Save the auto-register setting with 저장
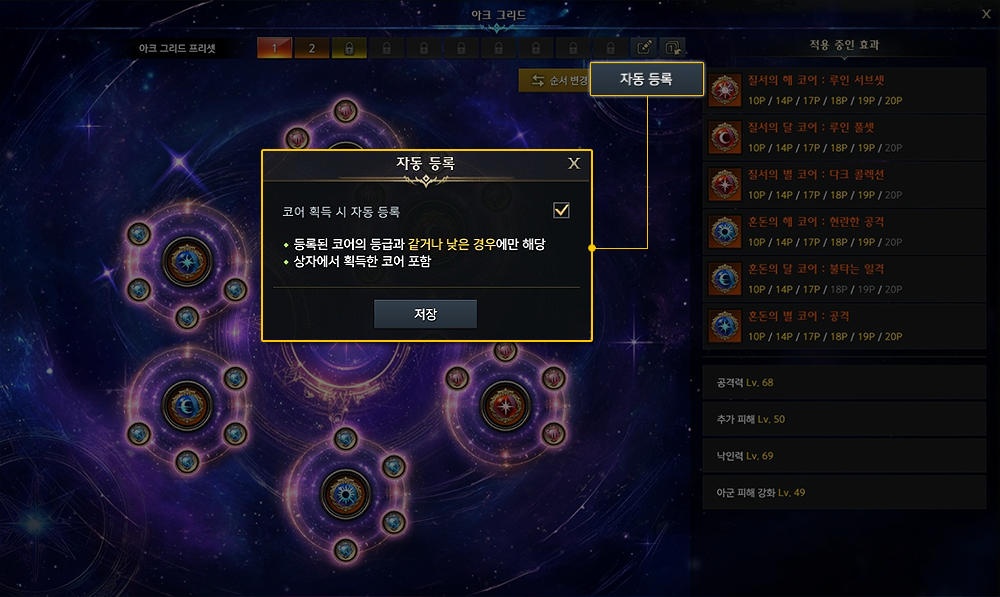The height and width of the screenshot is (597, 1000). (x=425, y=314)
